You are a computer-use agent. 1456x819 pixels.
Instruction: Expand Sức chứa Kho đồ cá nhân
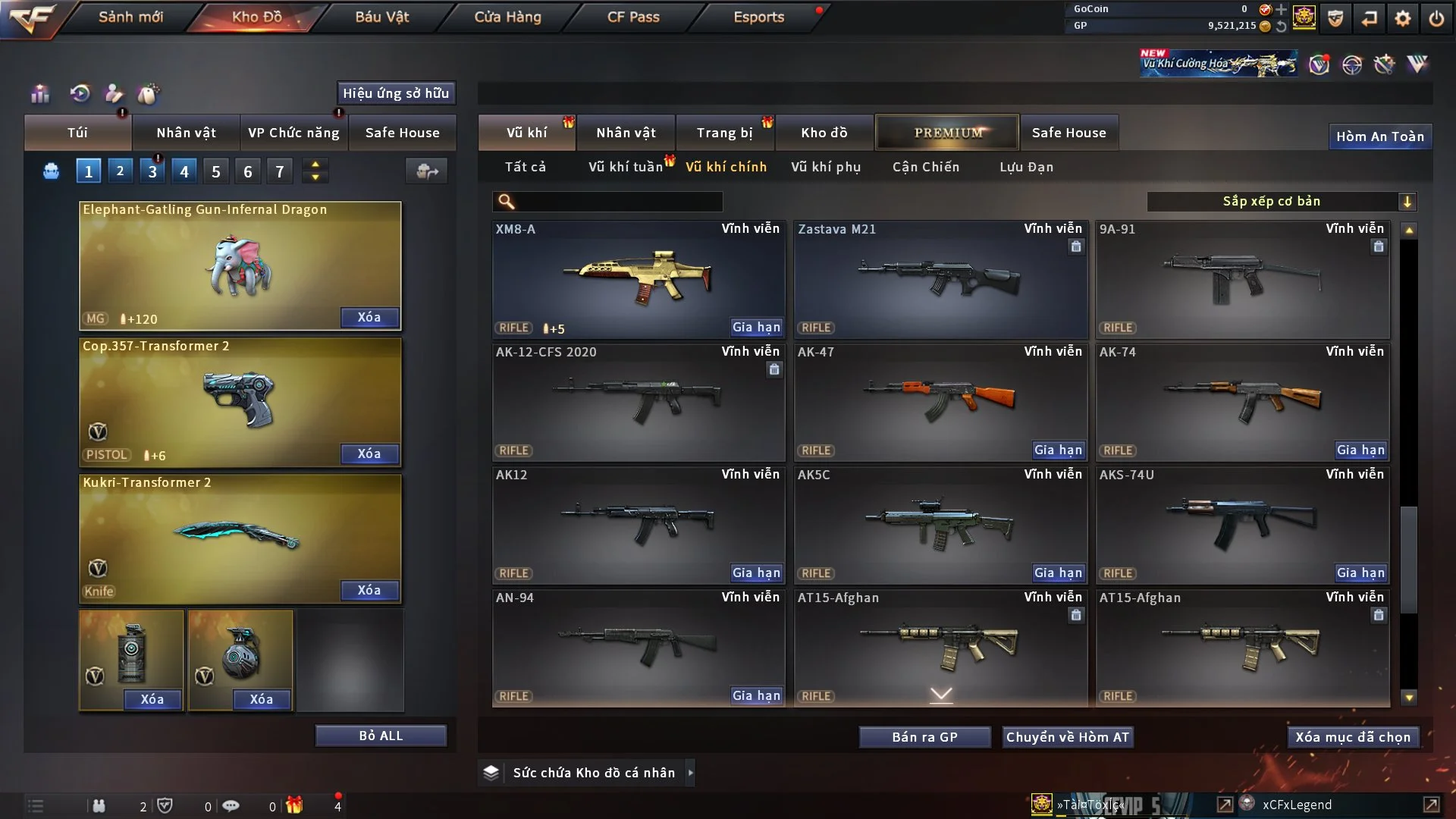pos(690,773)
